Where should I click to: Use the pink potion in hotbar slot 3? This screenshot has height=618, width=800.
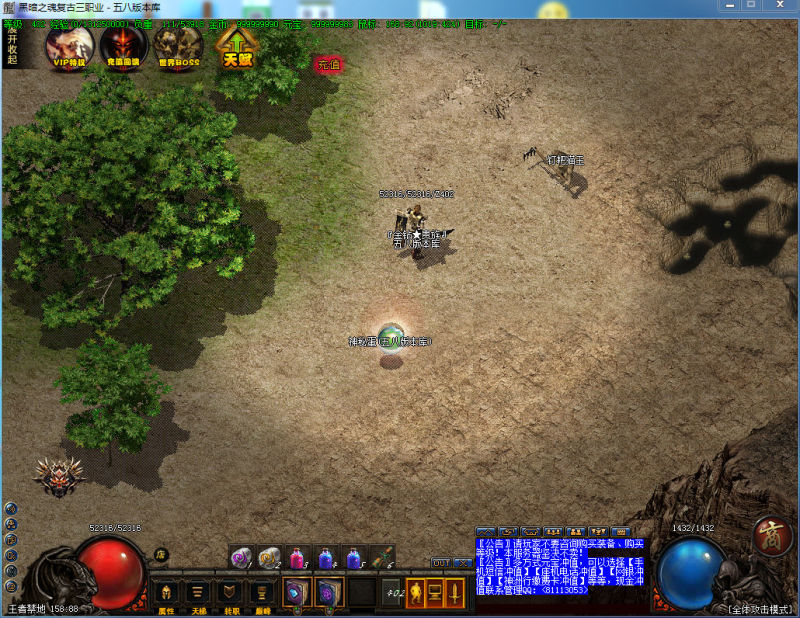pyautogui.click(x=298, y=557)
